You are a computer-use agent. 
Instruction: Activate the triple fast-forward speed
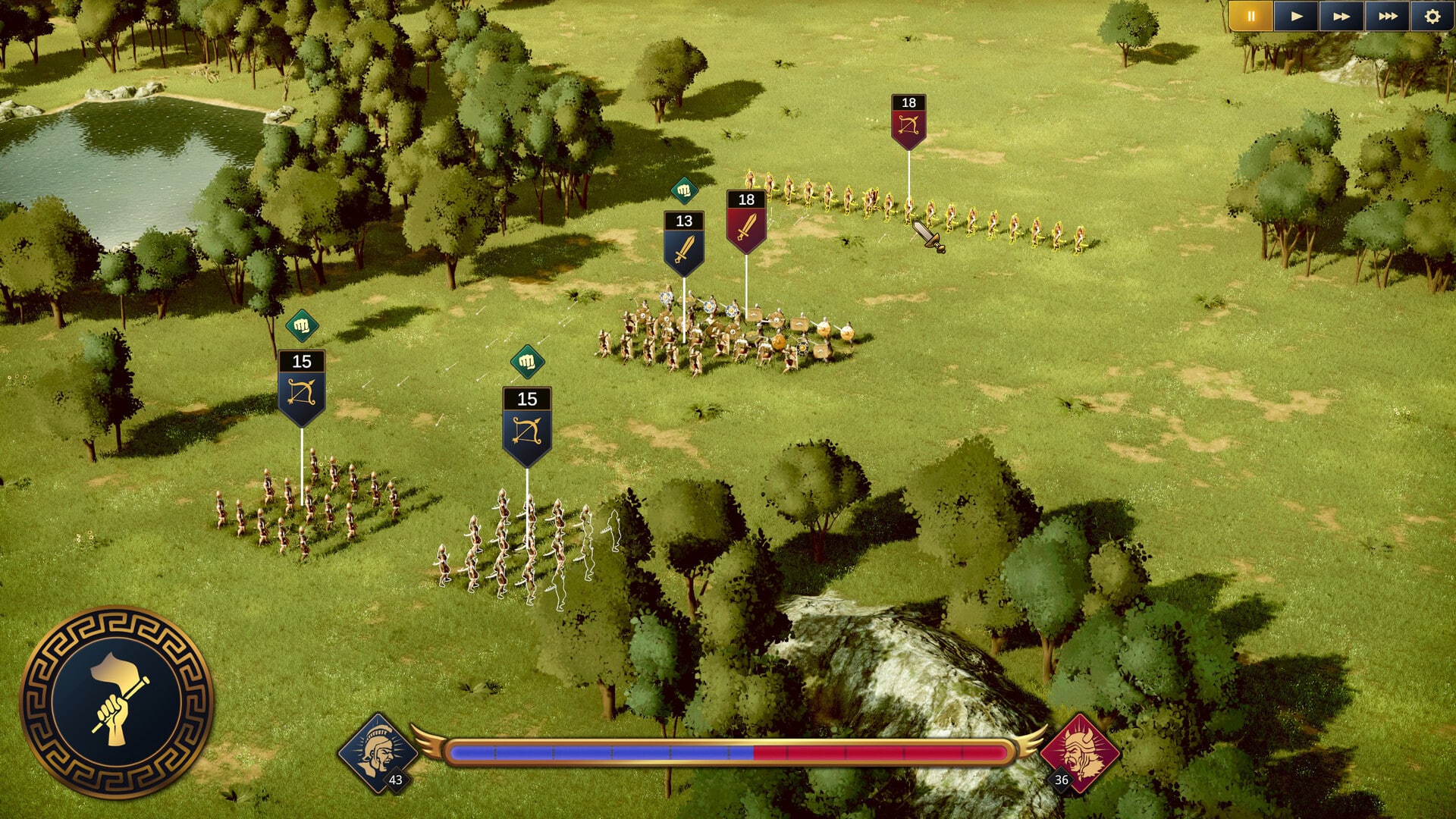1387,16
